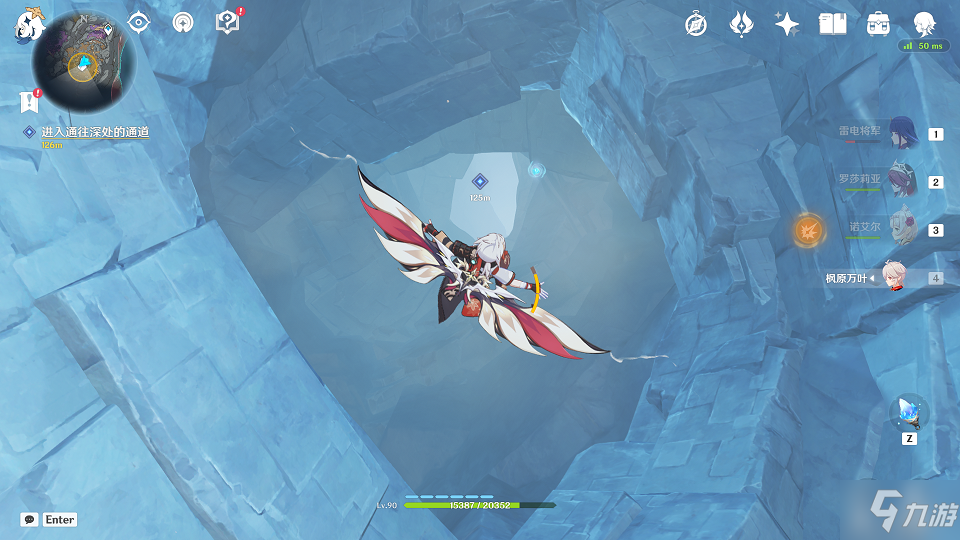The width and height of the screenshot is (960, 540).
Task: Activate the orange elemental burst icon
Action: (x=808, y=230)
